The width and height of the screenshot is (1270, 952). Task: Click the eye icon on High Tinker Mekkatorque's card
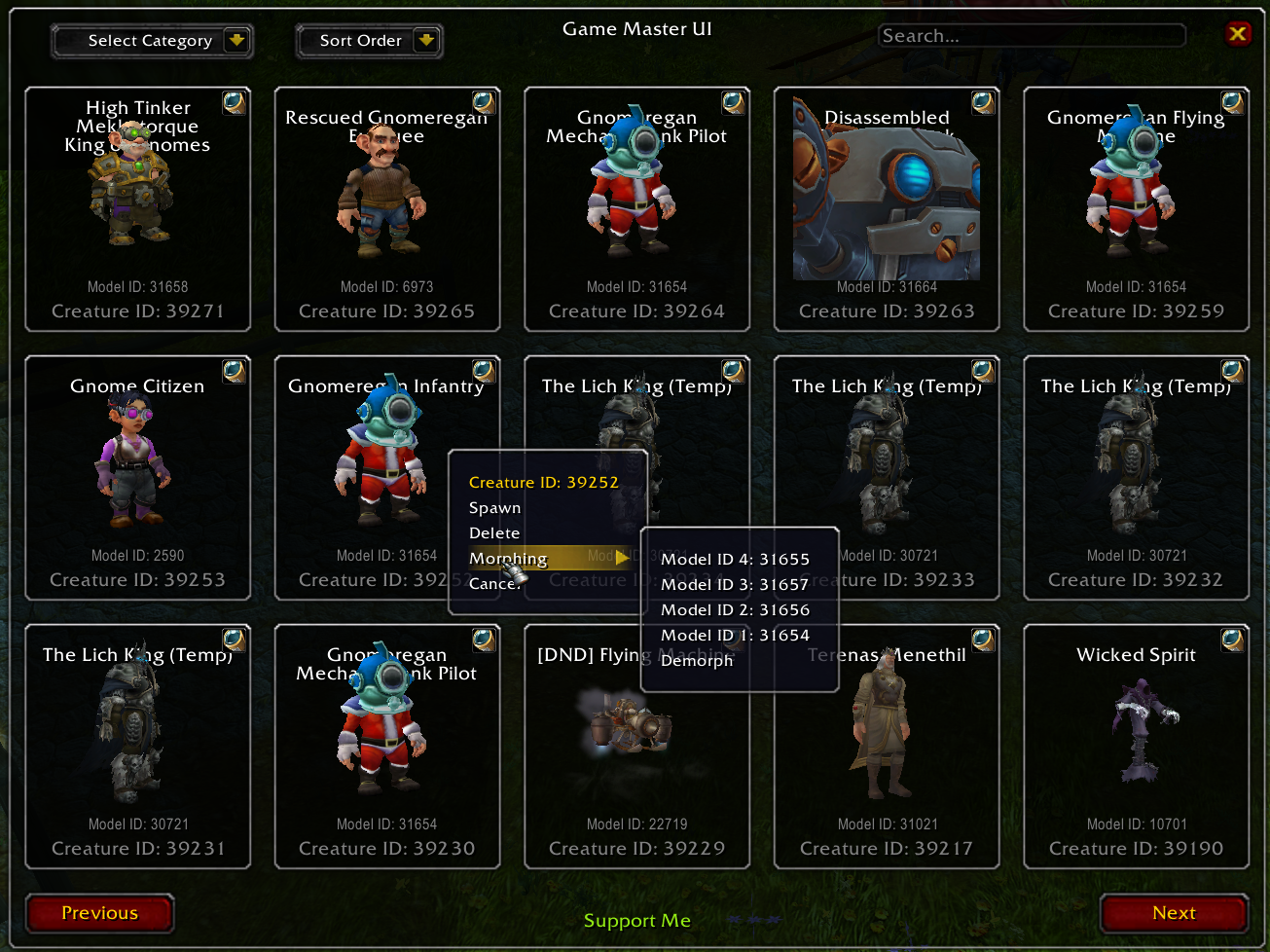point(234,101)
